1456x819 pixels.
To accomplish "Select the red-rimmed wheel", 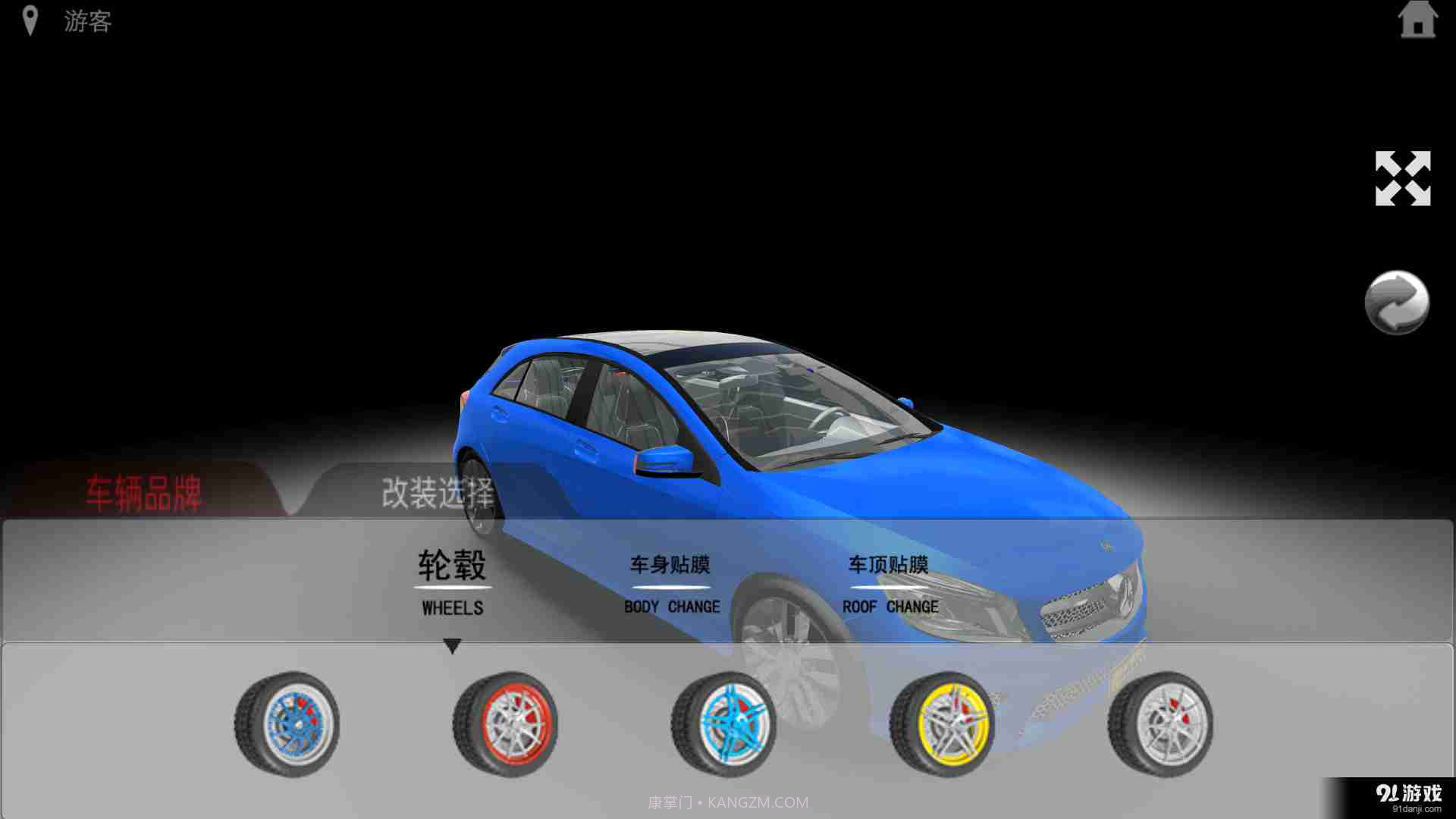I will (505, 724).
